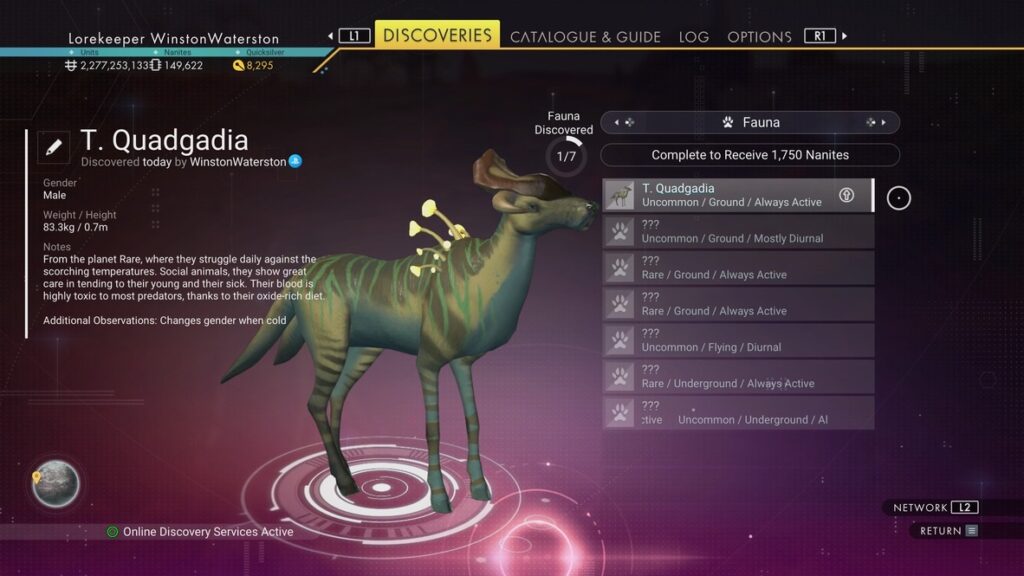Select the undiscovered Uncommon Ground Mostly Diurnal entry
The height and width of the screenshot is (576, 1024).
coord(737,232)
